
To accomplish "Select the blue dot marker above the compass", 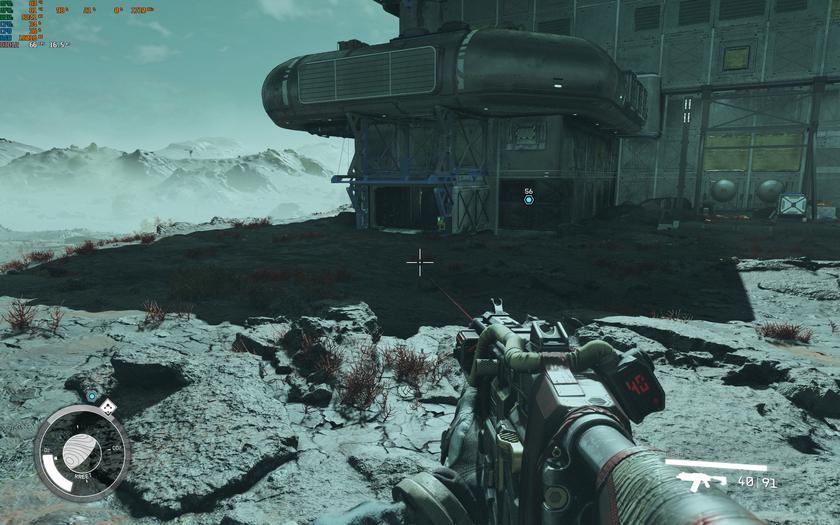I will pyautogui.click(x=91, y=396).
